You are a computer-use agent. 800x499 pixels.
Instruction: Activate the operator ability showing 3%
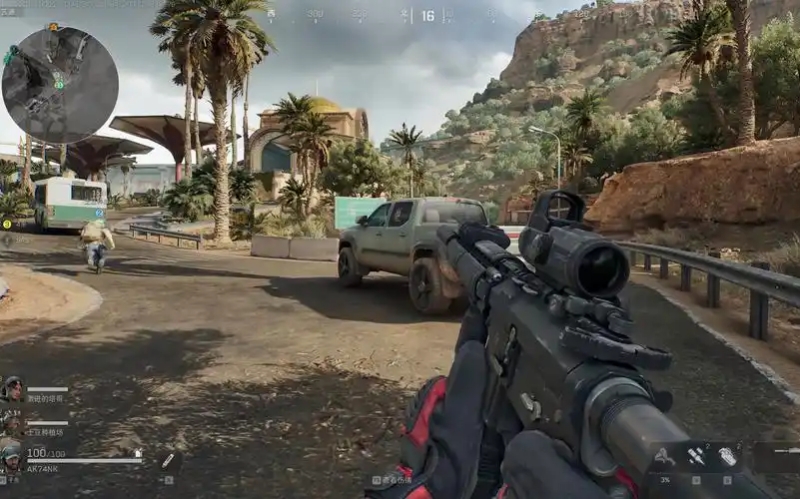[664, 458]
